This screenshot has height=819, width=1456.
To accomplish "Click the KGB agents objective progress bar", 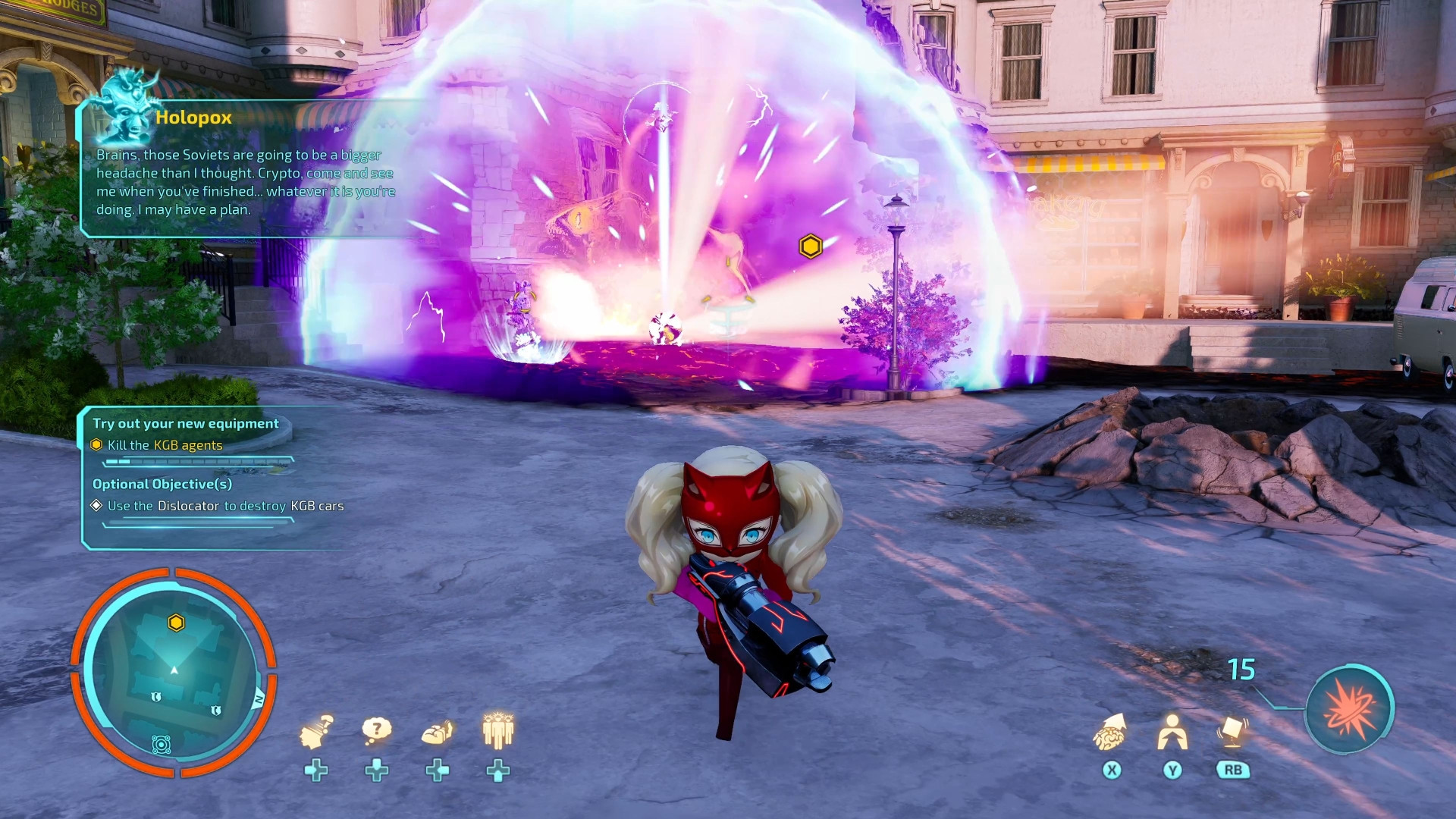I will pos(197,461).
